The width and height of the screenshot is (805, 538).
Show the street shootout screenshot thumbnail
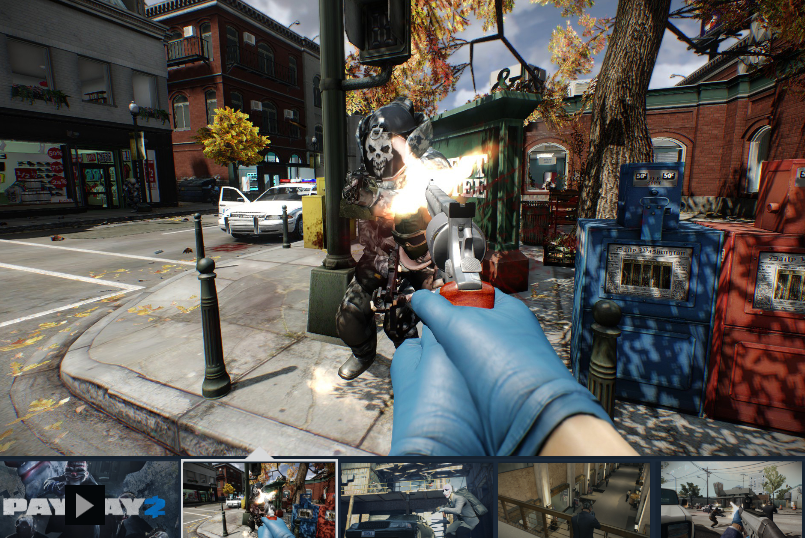(731, 499)
